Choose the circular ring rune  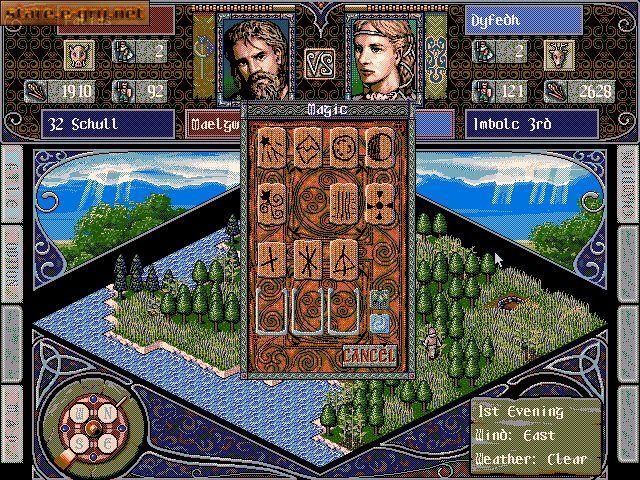tap(342, 149)
